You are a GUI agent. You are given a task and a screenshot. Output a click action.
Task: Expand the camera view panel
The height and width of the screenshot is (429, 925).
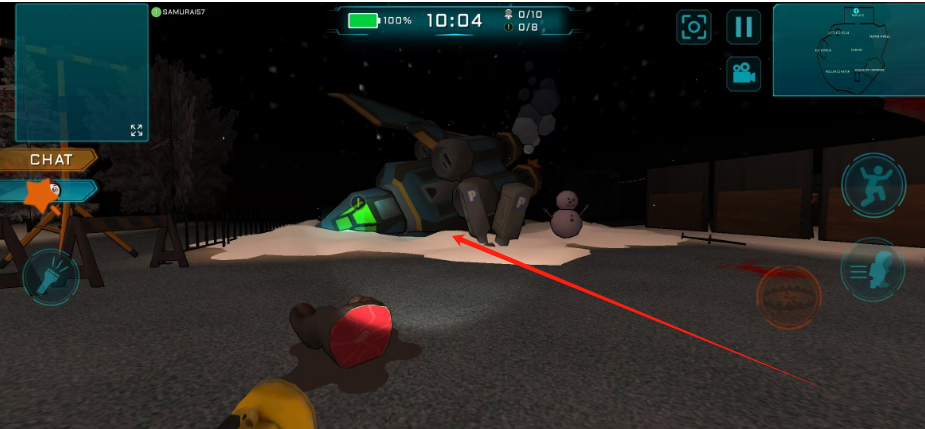pyautogui.click(x=136, y=130)
